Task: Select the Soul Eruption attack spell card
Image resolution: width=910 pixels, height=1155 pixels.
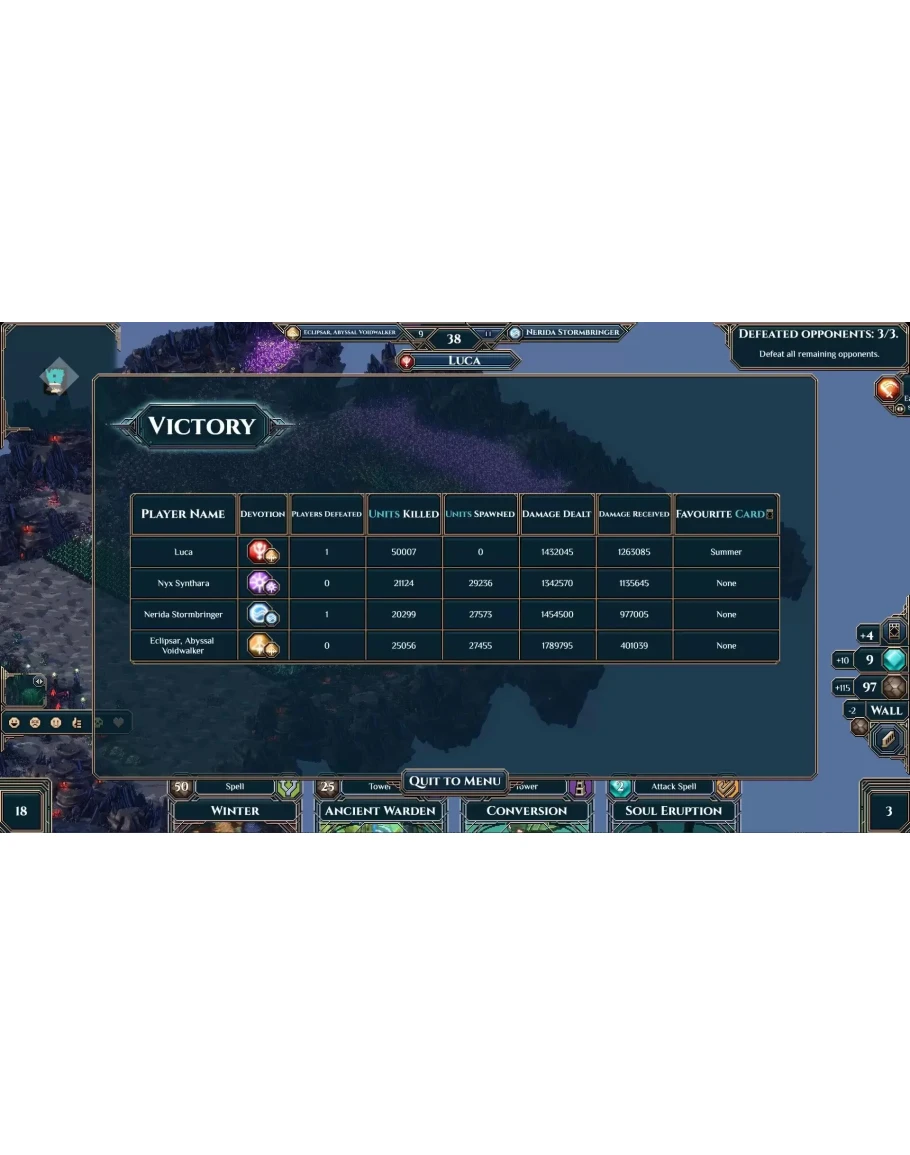Action: click(673, 810)
